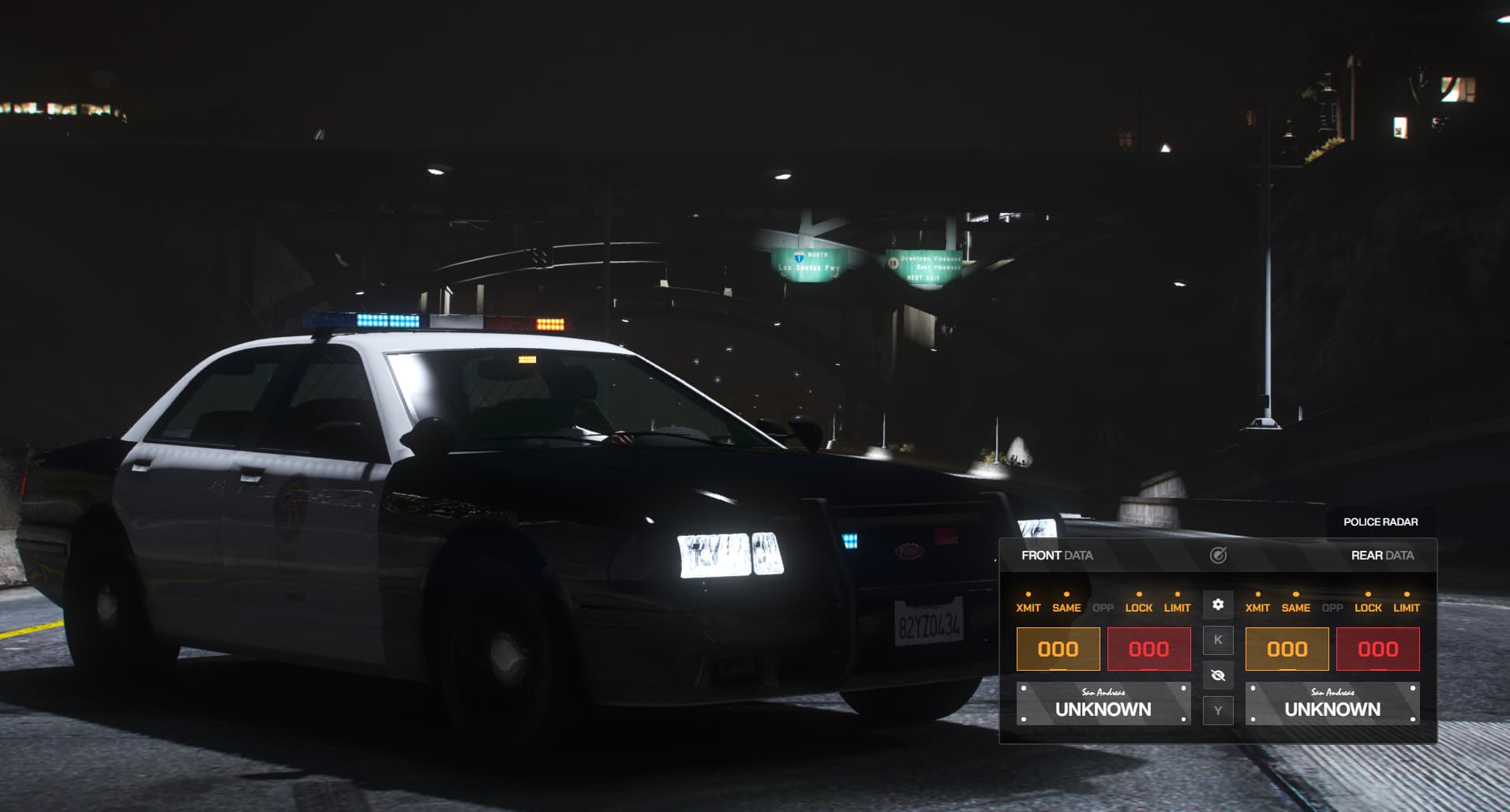This screenshot has width=1510, height=812.
Task: Toggle the front antenna XMIT transmit indicator
Action: click(x=1030, y=608)
